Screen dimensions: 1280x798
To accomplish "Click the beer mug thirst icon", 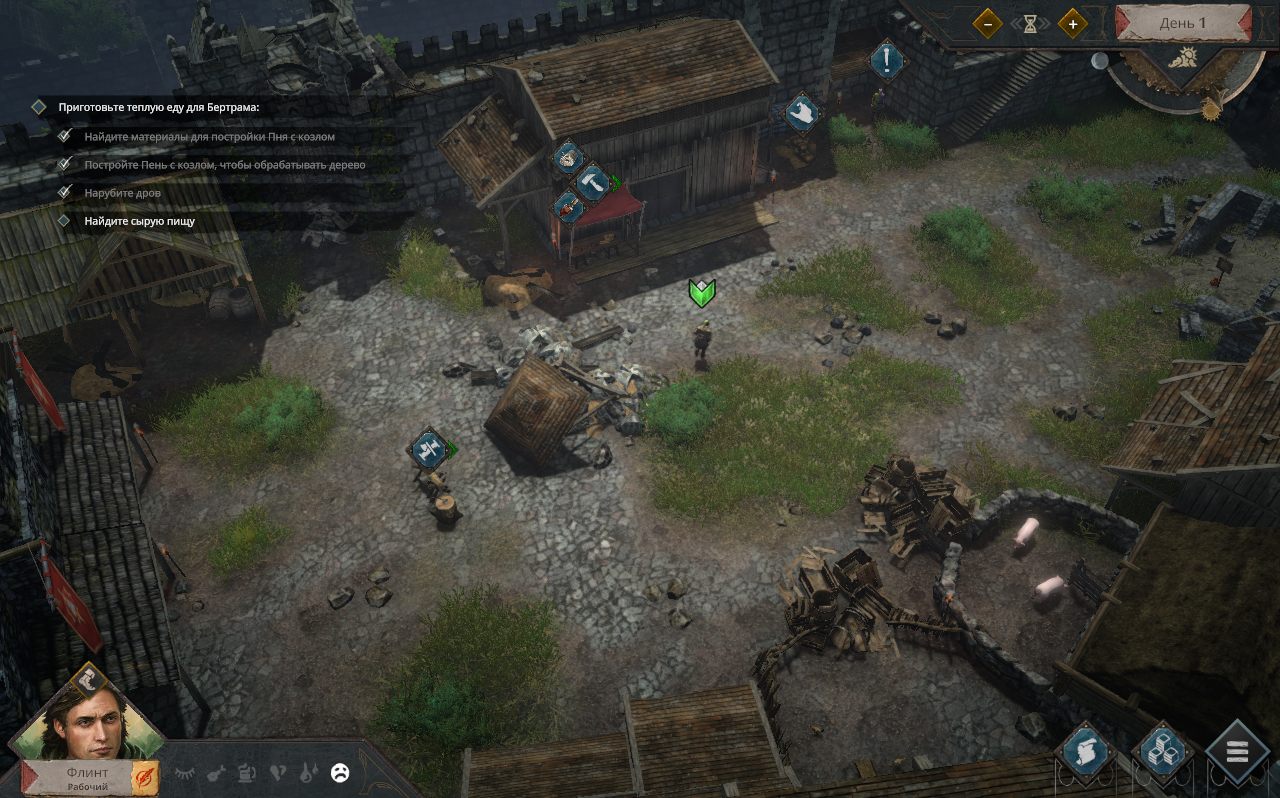I will [x=246, y=772].
